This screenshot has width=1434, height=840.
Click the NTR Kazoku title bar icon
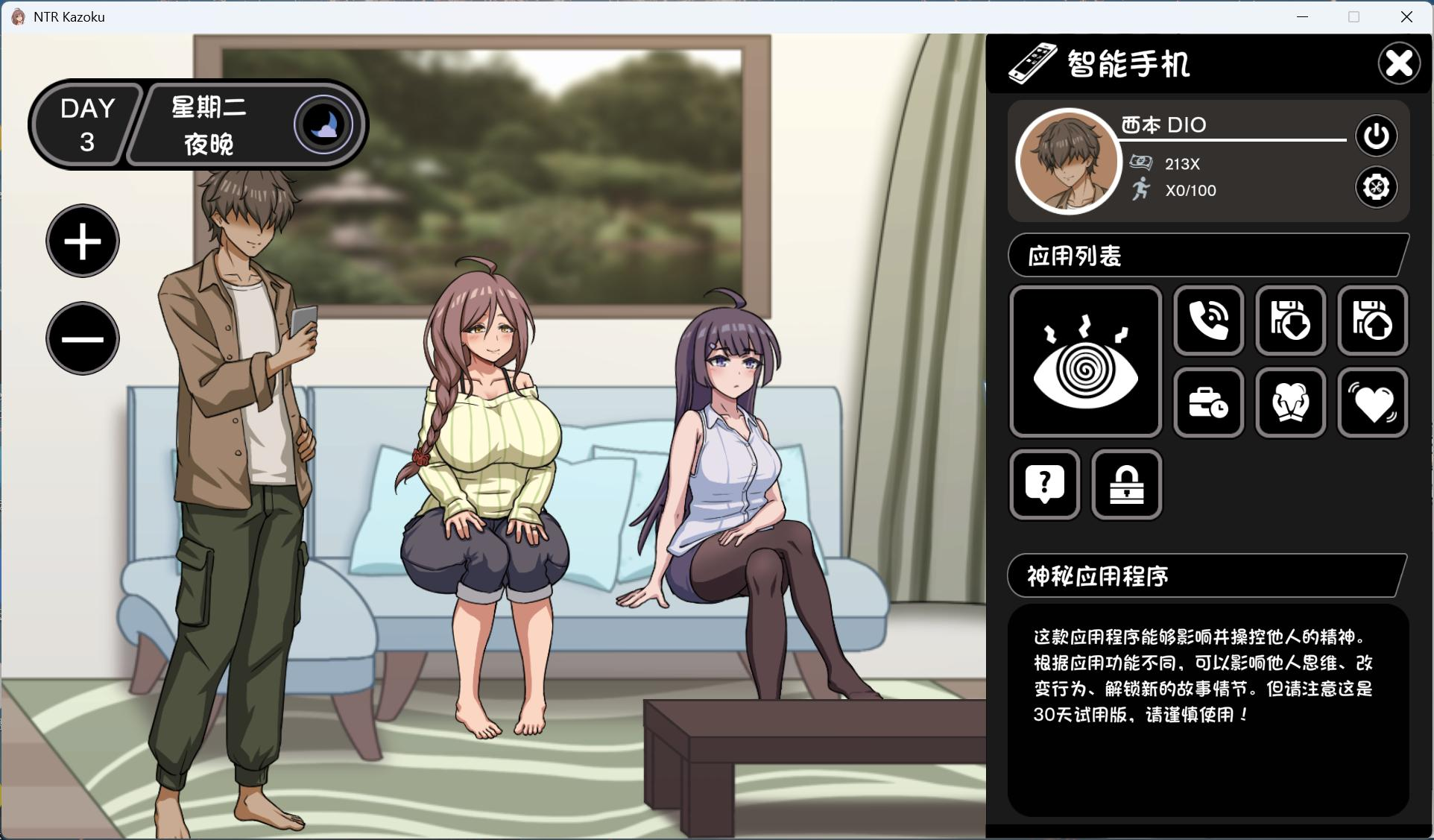click(x=16, y=16)
